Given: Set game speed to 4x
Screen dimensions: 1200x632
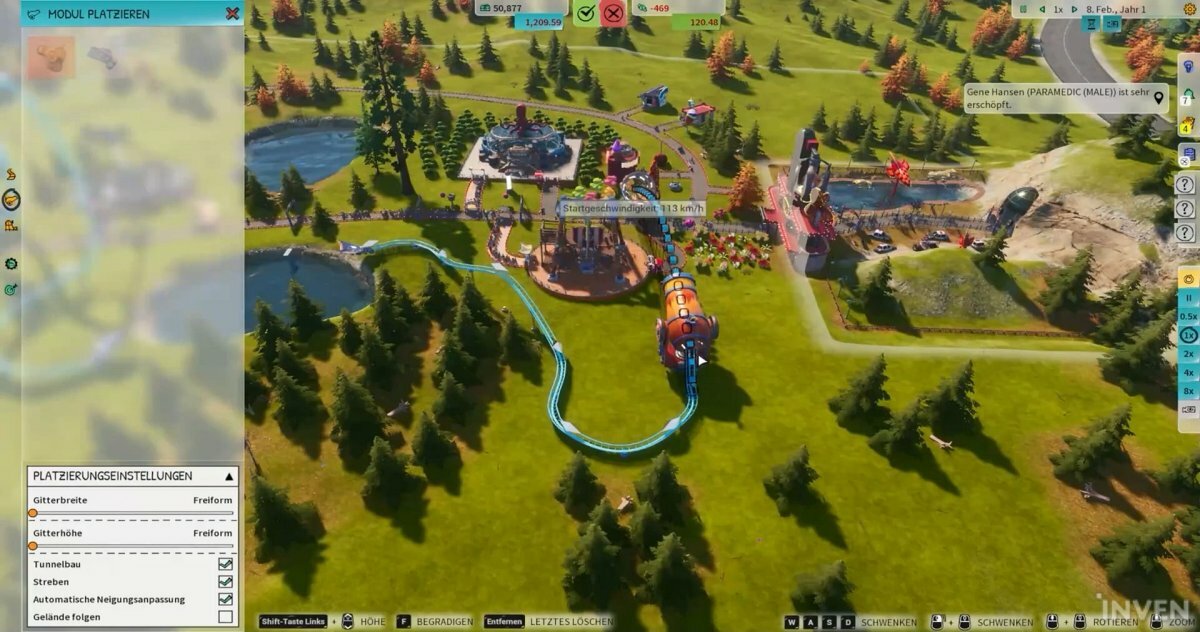Looking at the screenshot, I should [x=1189, y=372].
